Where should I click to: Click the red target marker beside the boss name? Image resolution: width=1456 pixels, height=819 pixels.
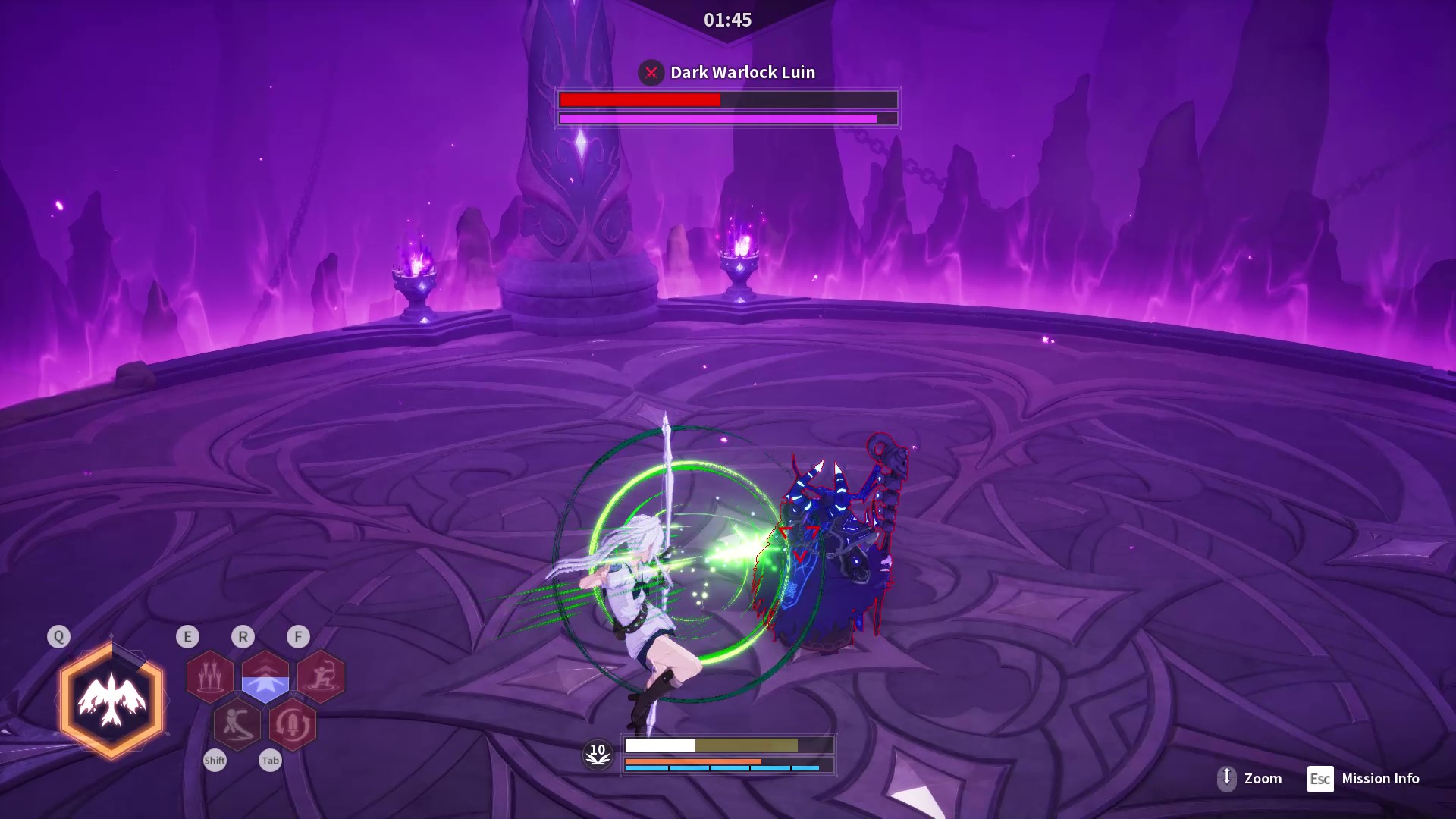pyautogui.click(x=651, y=73)
